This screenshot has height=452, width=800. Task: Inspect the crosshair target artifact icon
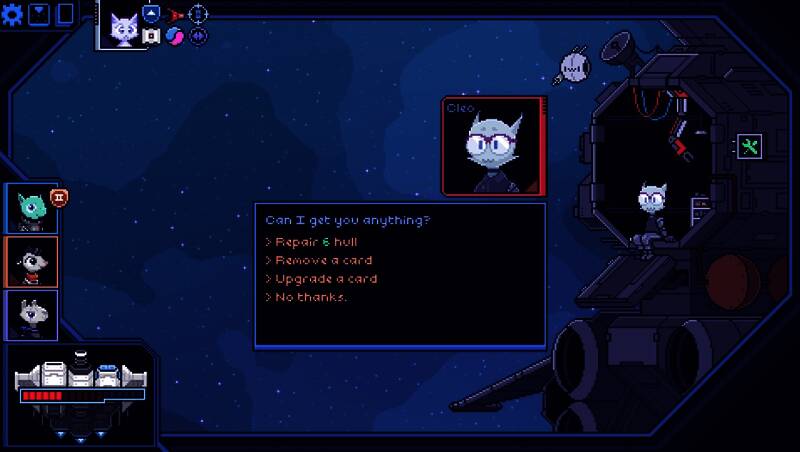tap(198, 14)
